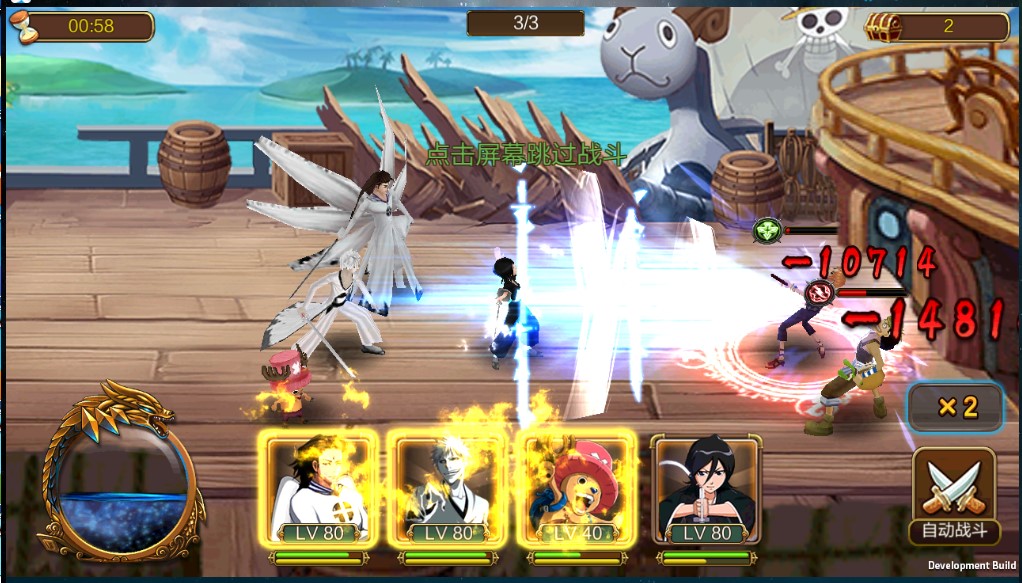Viewport: 1022px width, 583px height.
Task: Toggle the ×2 battle speed button
Action: pyautogui.click(x=955, y=407)
